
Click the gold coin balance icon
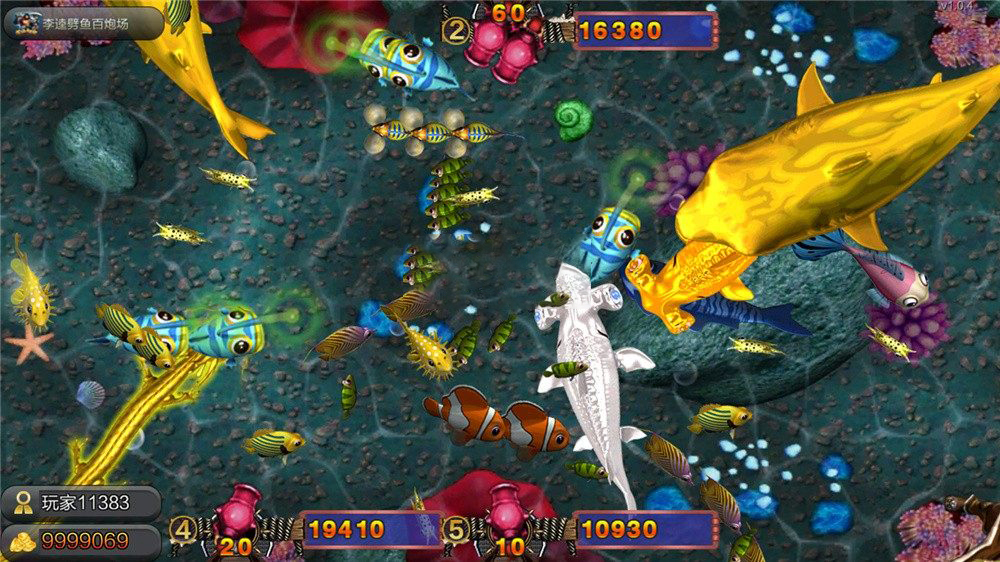22,542
